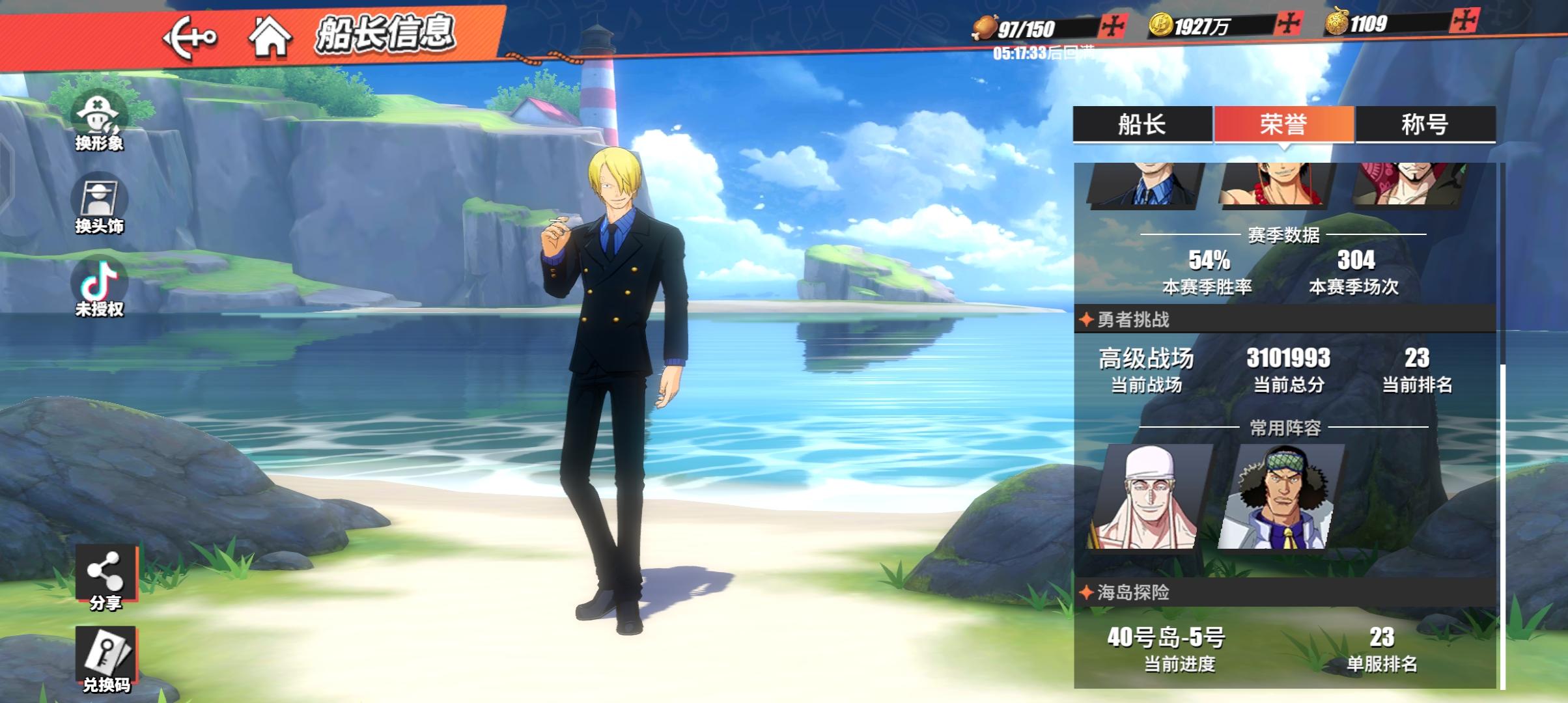Click the honor panel's vertical scrollbar

pyautogui.click(x=1502, y=521)
